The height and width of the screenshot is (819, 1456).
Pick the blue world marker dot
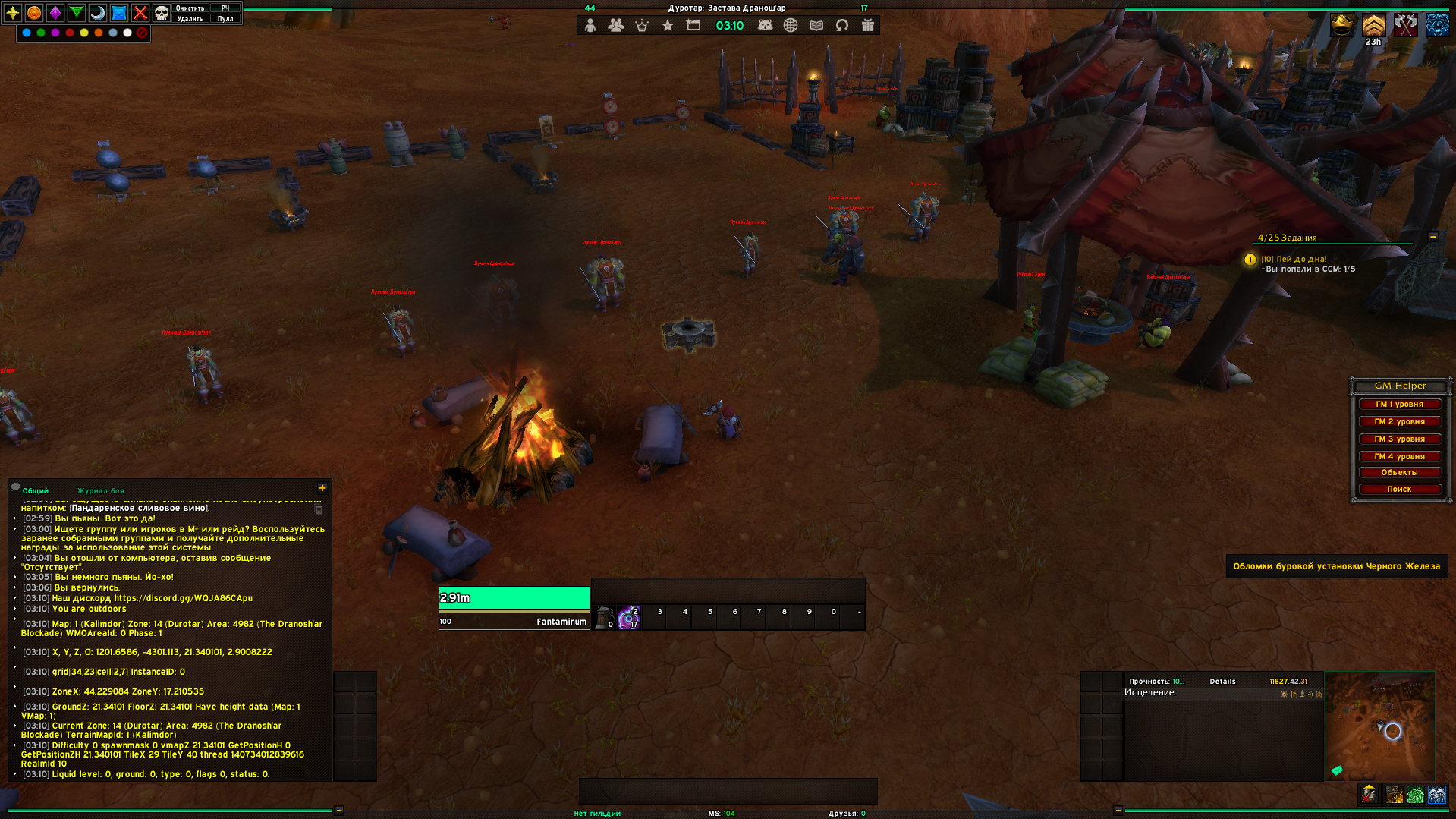tap(27, 33)
